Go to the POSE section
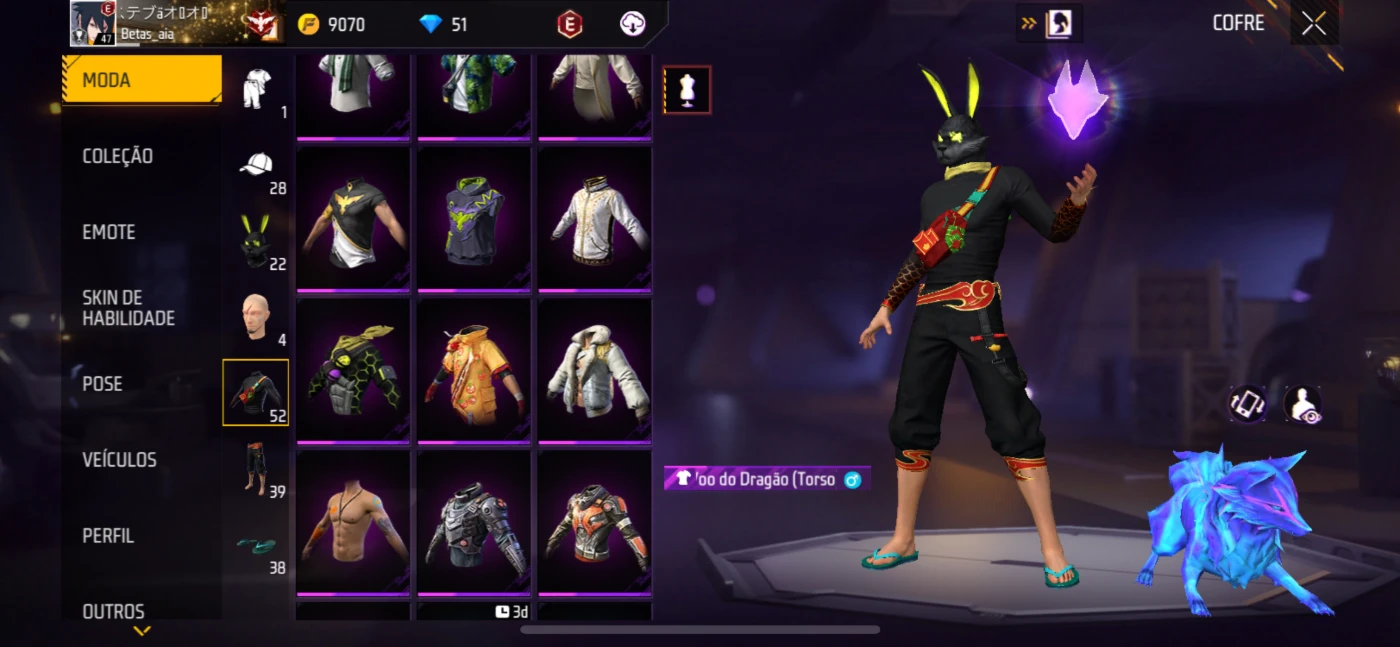The image size is (1400, 647). pos(103,384)
